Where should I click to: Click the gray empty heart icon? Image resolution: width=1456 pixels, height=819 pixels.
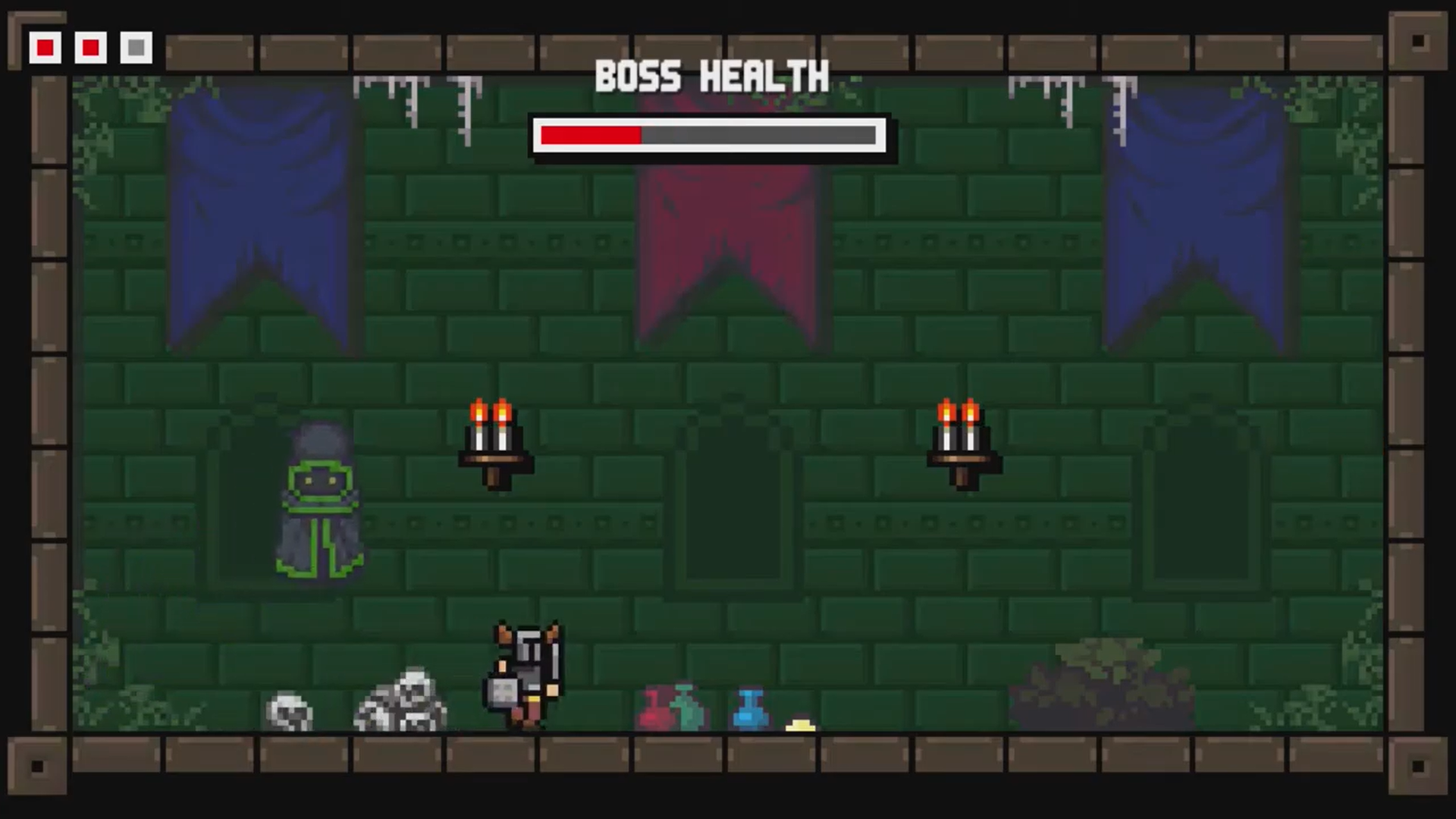tap(135, 48)
